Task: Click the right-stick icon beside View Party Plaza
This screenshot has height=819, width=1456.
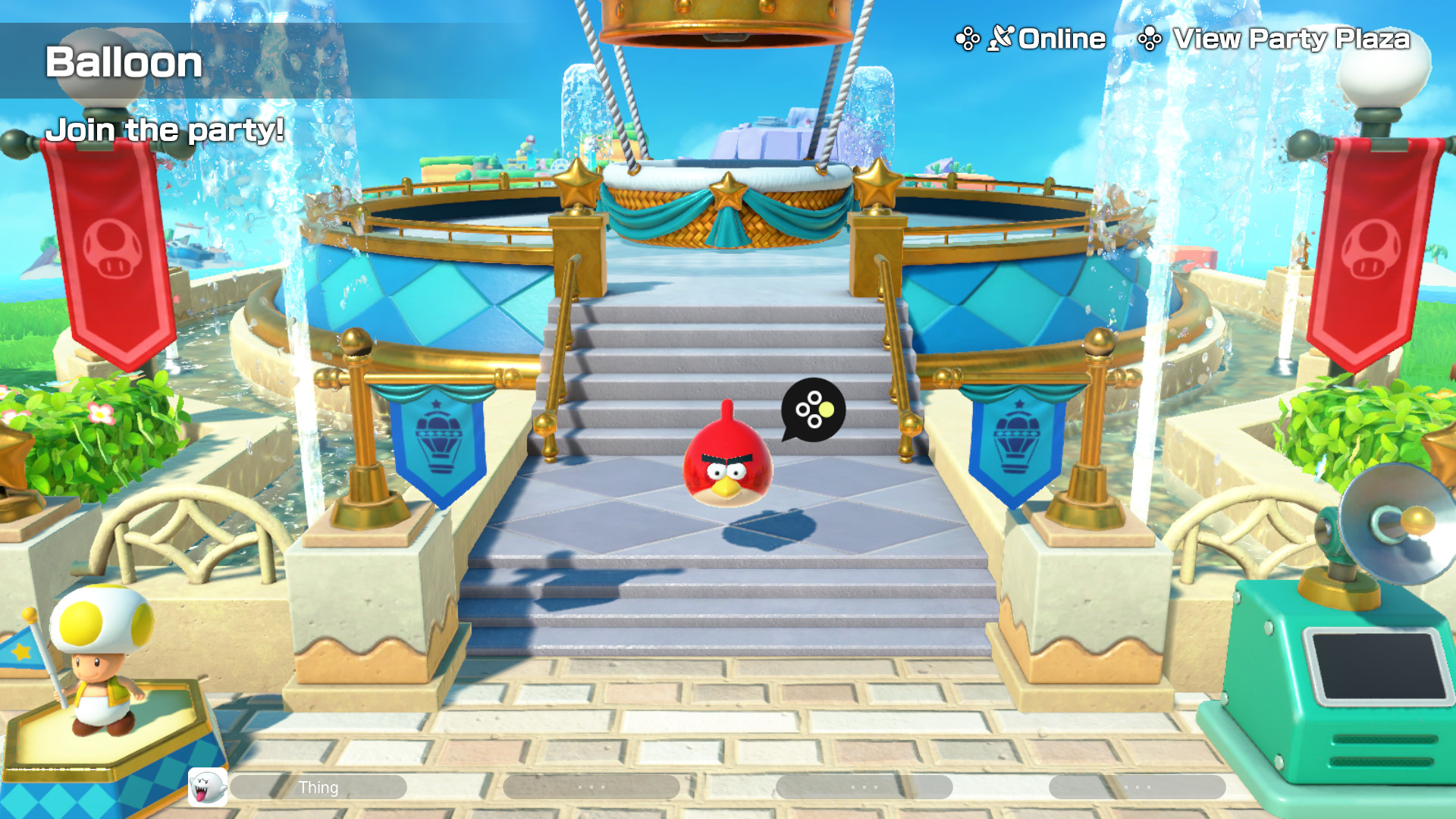Action: pyautogui.click(x=1150, y=38)
